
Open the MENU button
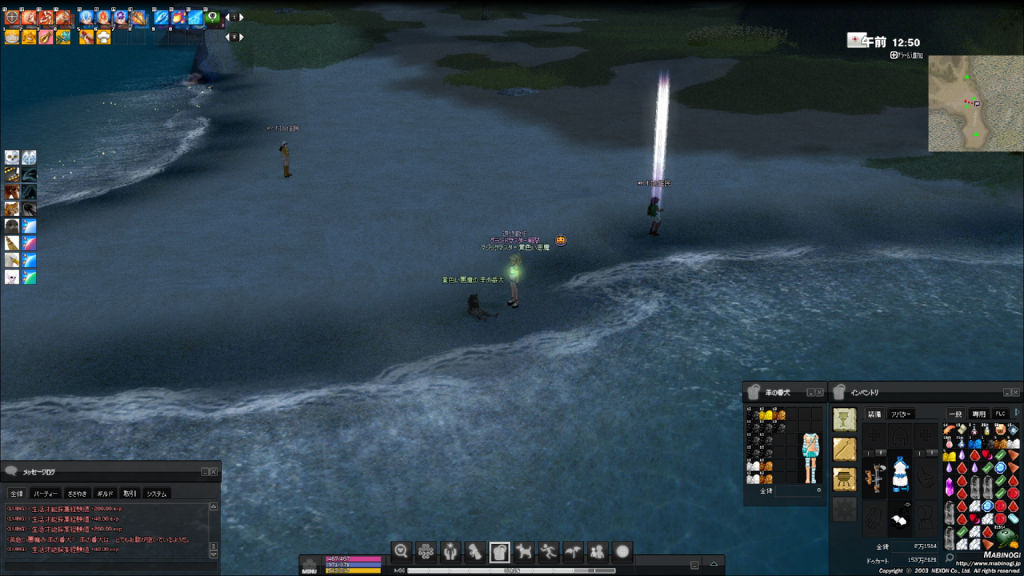pyautogui.click(x=310, y=567)
